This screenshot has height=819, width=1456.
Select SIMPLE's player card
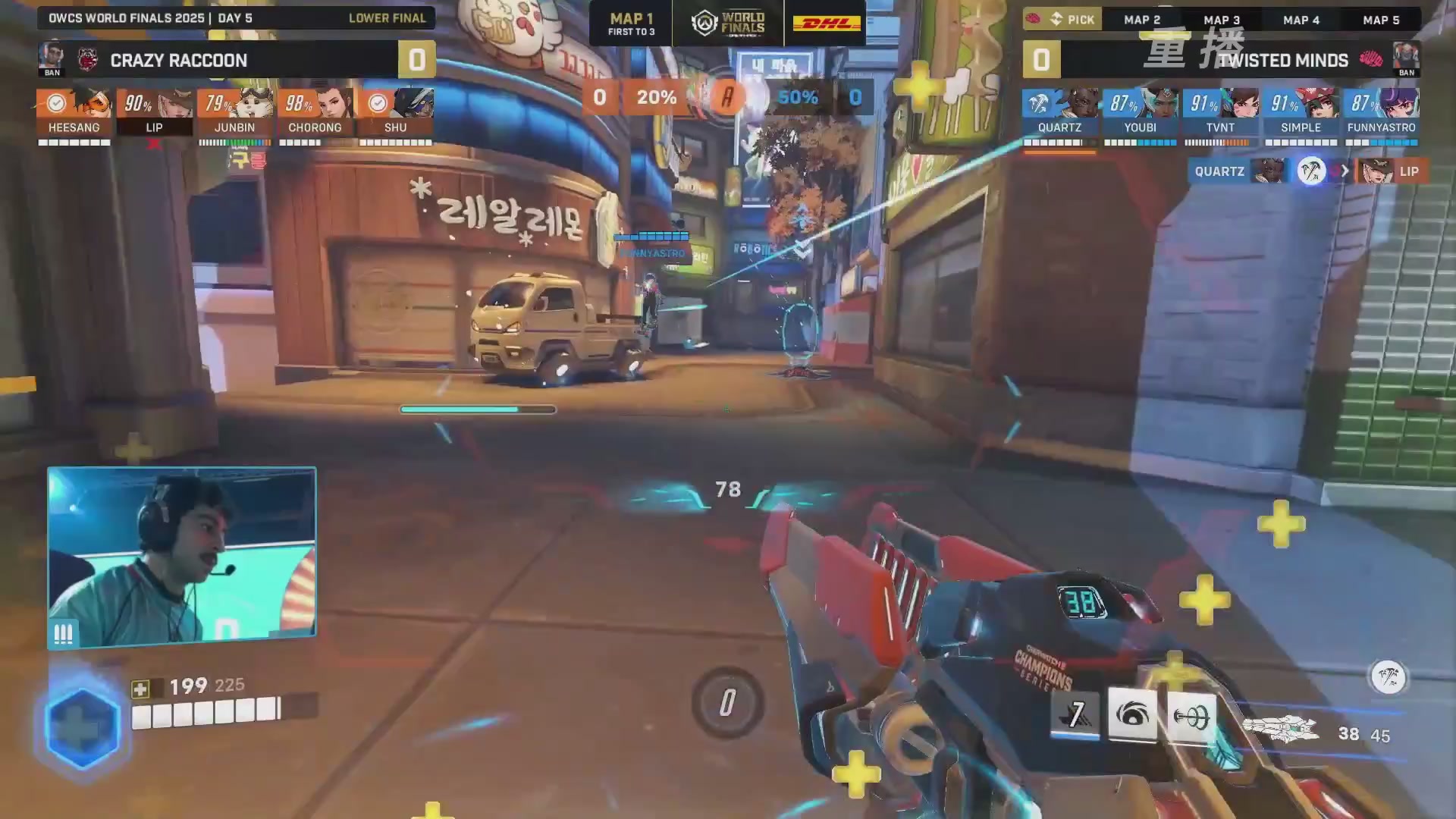point(1301,112)
